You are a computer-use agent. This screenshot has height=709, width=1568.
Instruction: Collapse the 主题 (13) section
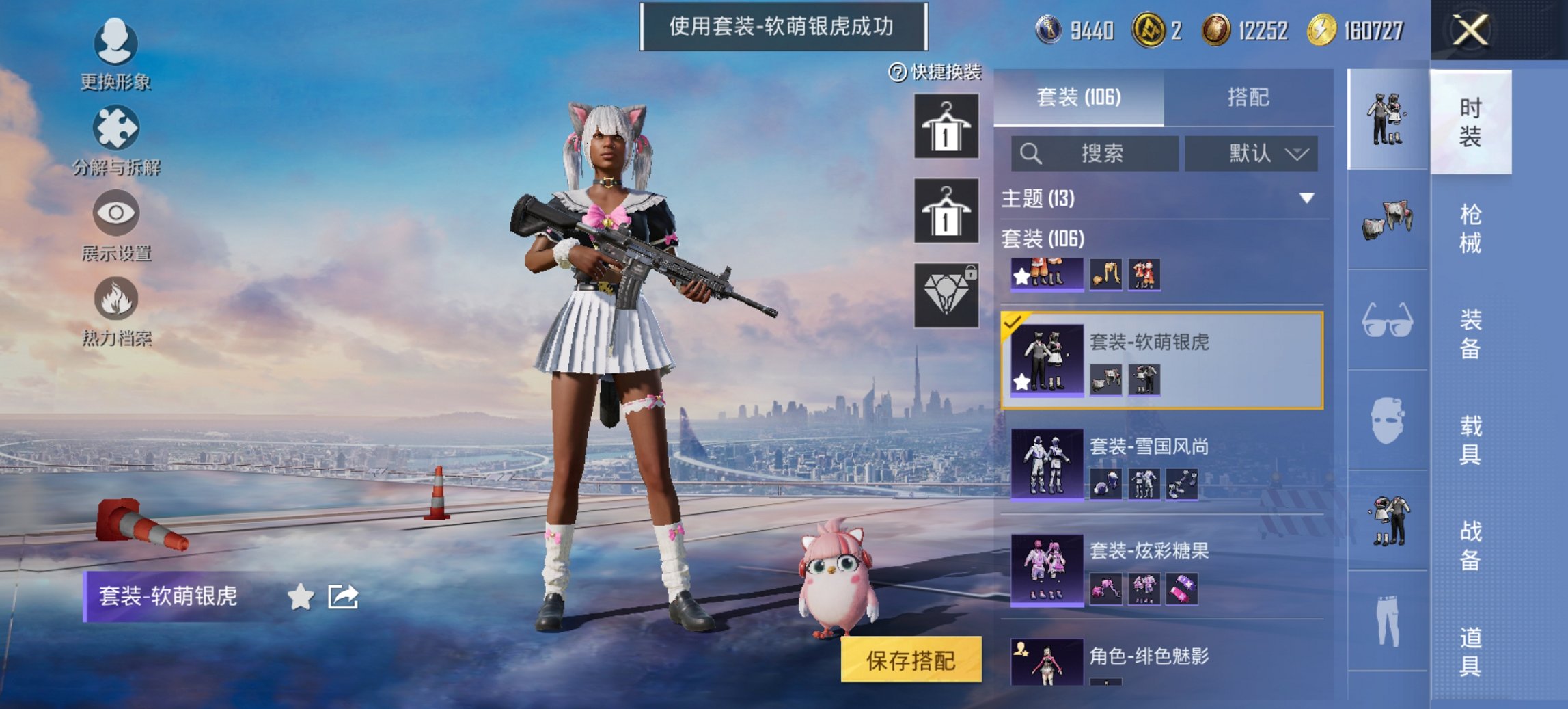pyautogui.click(x=1306, y=197)
